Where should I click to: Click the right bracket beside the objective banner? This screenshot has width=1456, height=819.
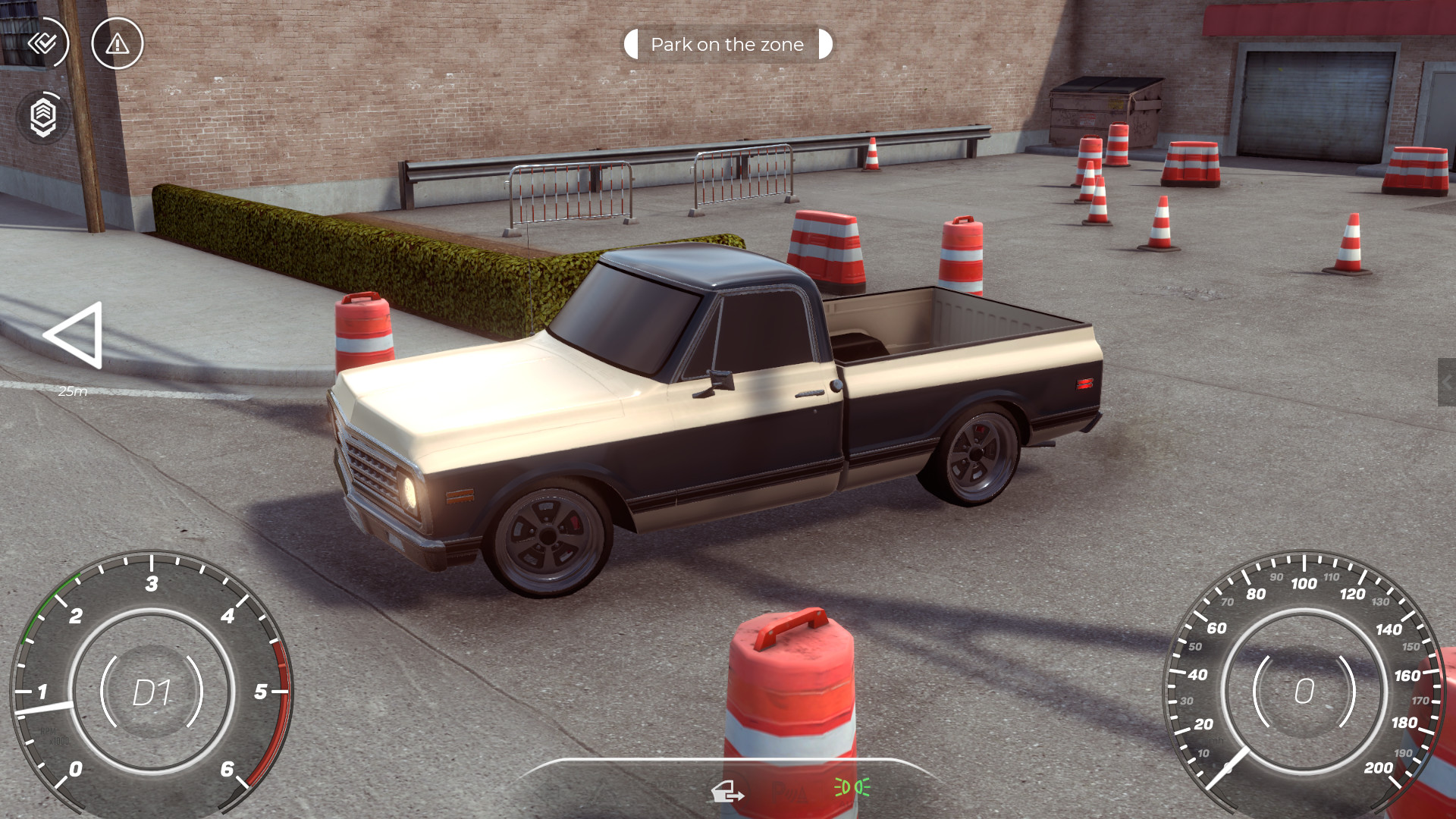coord(825,44)
